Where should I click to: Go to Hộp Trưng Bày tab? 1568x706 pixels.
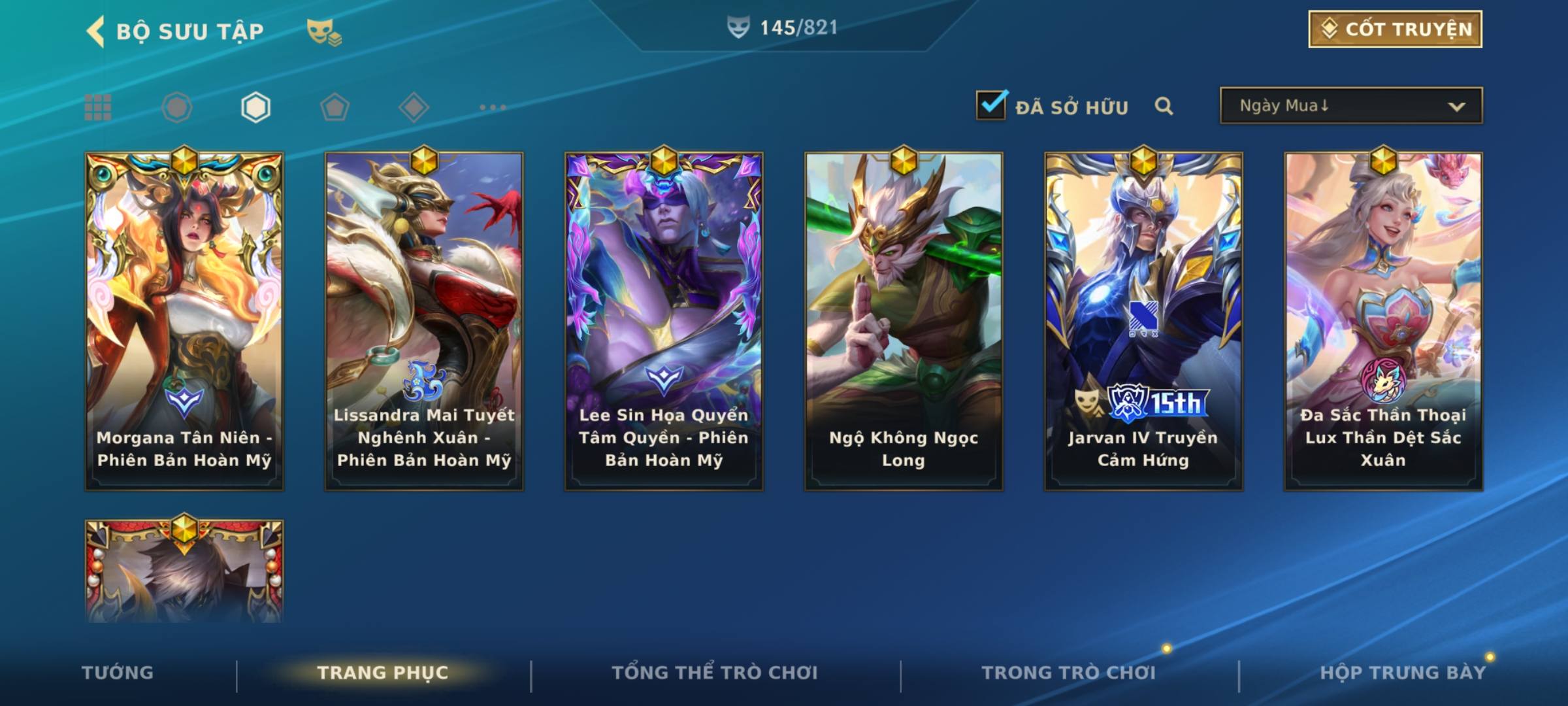point(1403,673)
